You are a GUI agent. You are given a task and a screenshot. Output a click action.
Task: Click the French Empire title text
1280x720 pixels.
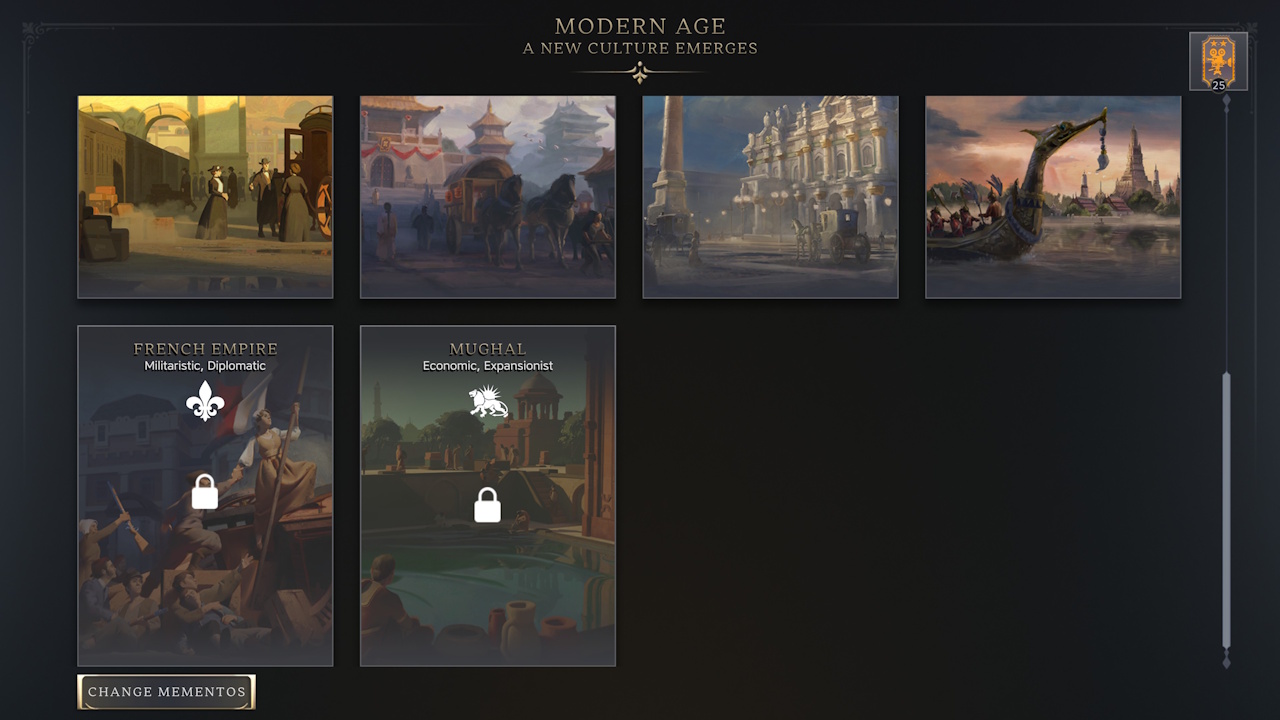[x=205, y=348]
